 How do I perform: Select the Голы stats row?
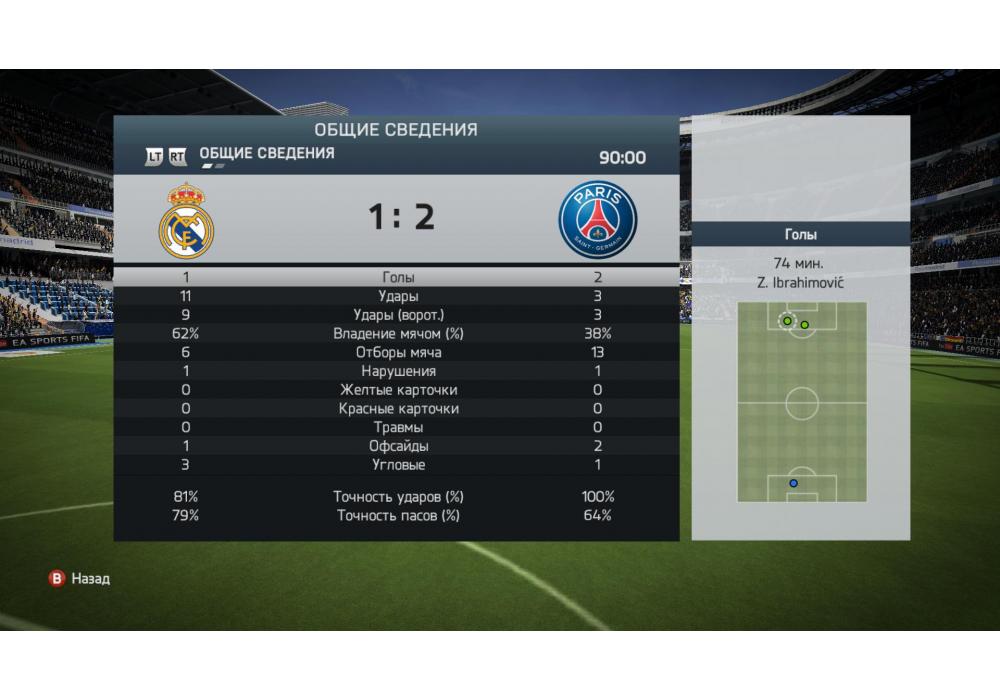click(x=397, y=277)
